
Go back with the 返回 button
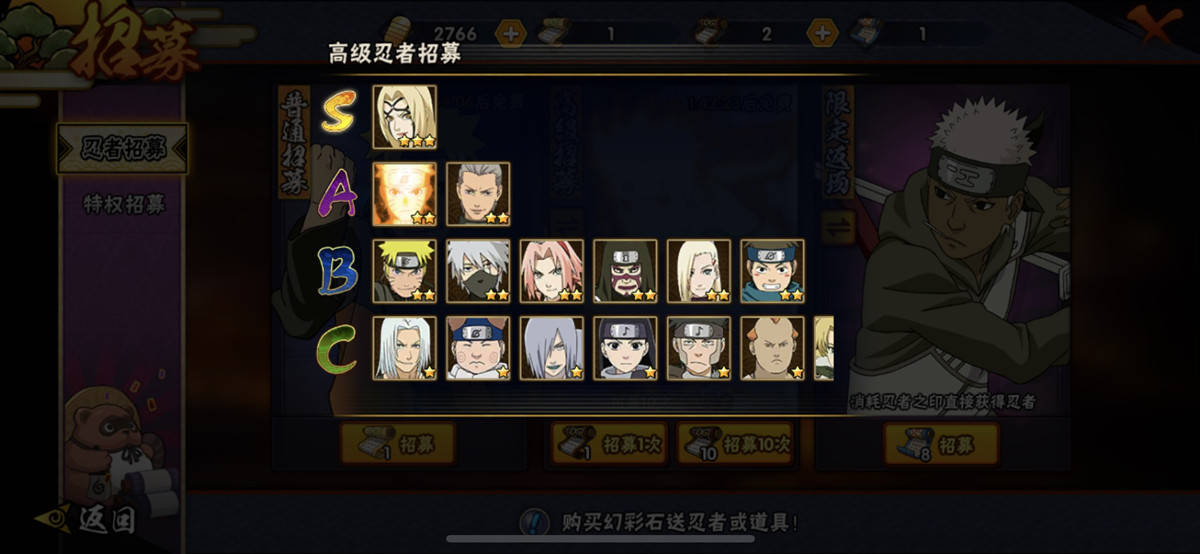coord(92,519)
